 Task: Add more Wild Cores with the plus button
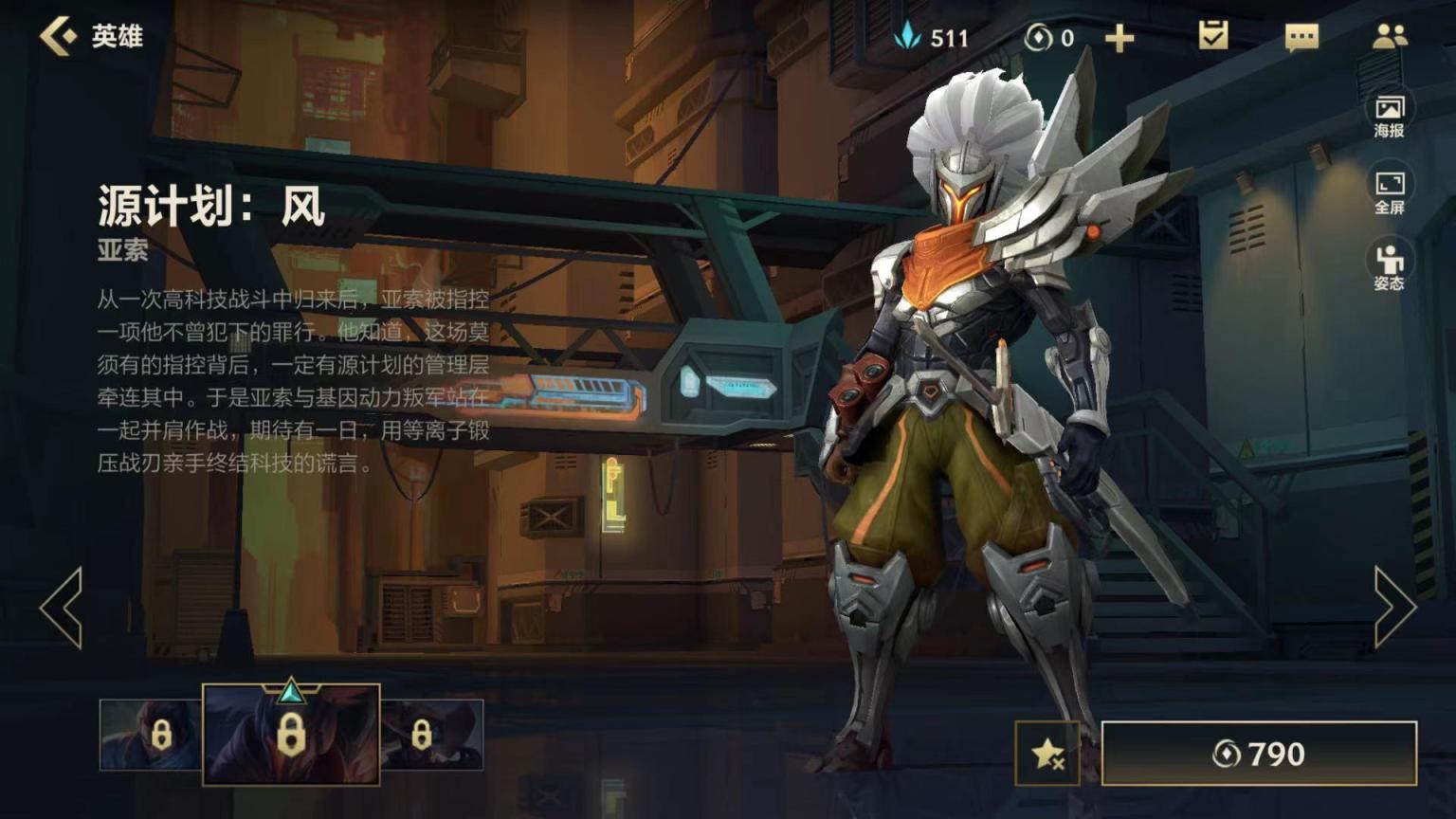click(x=1119, y=38)
